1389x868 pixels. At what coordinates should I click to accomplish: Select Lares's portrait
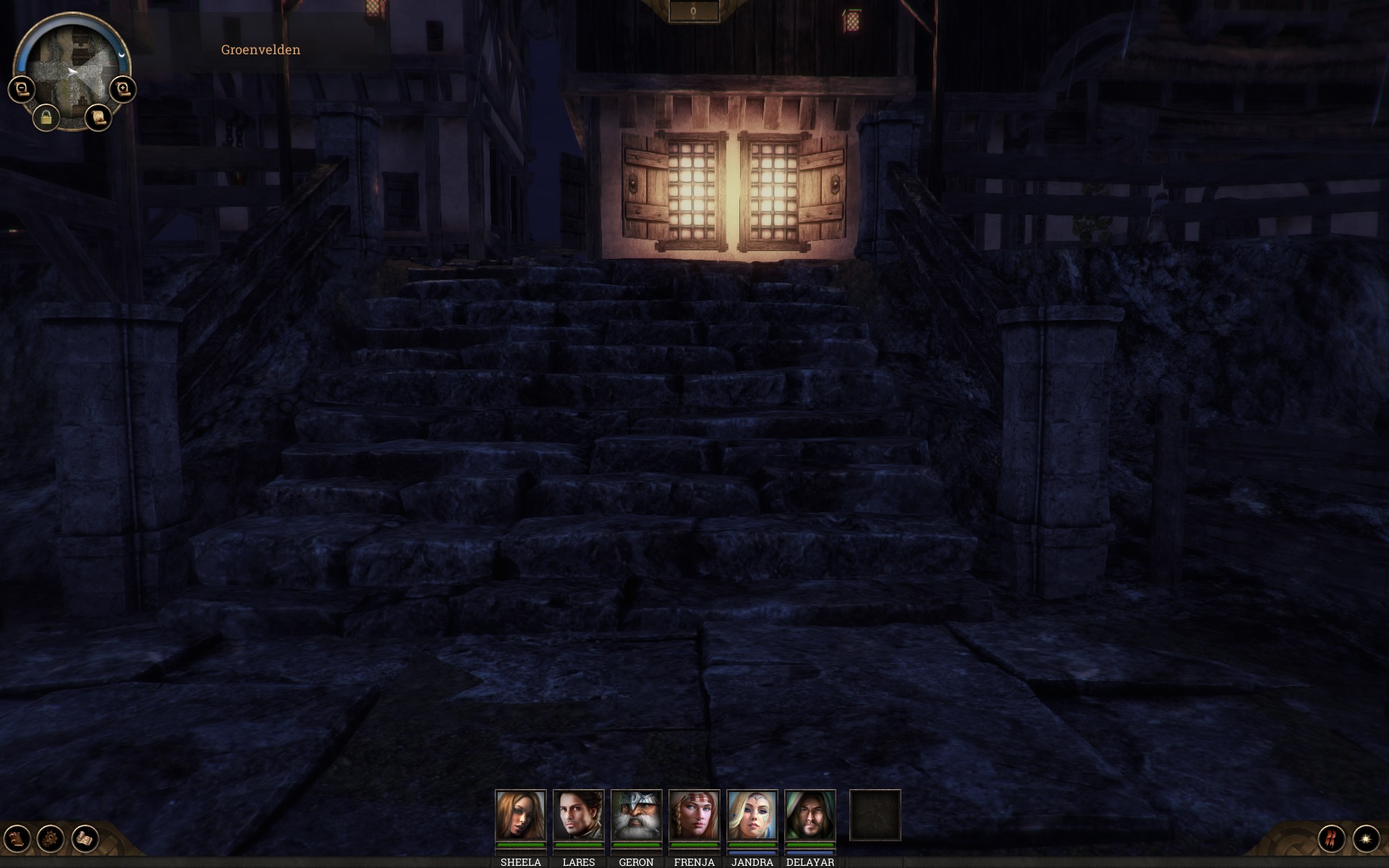pos(578,814)
